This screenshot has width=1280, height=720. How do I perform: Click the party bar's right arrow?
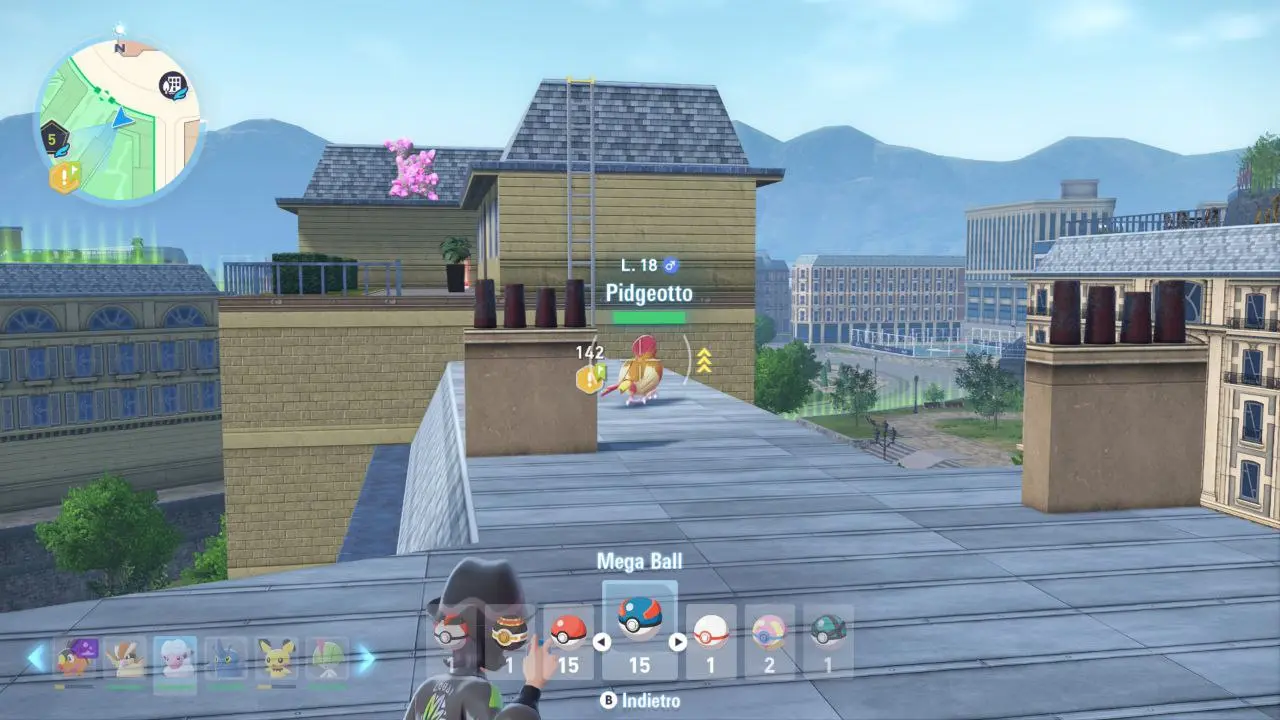click(365, 657)
